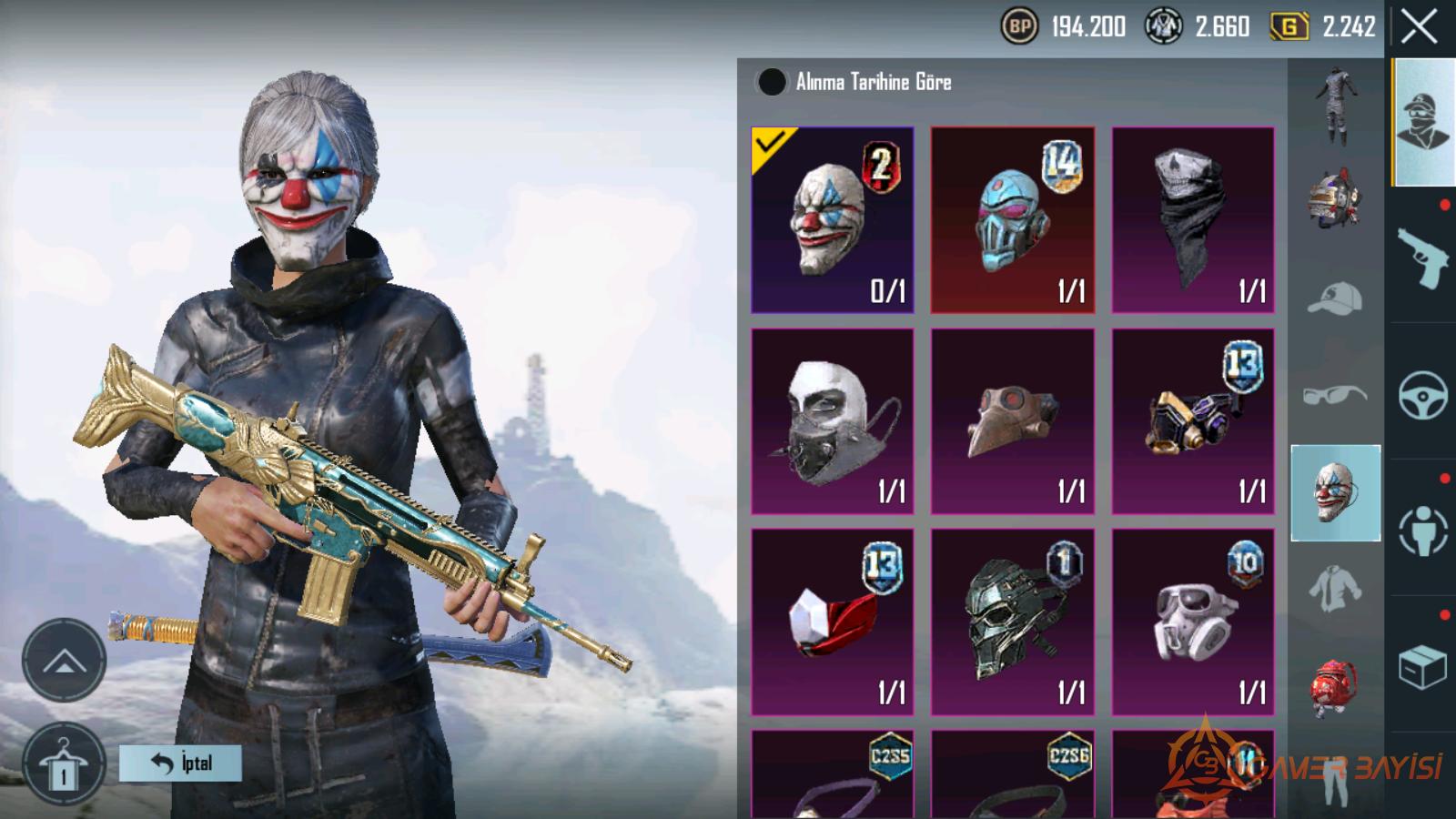Close the inventory screen
The width and height of the screenshot is (1456, 819).
click(1419, 27)
